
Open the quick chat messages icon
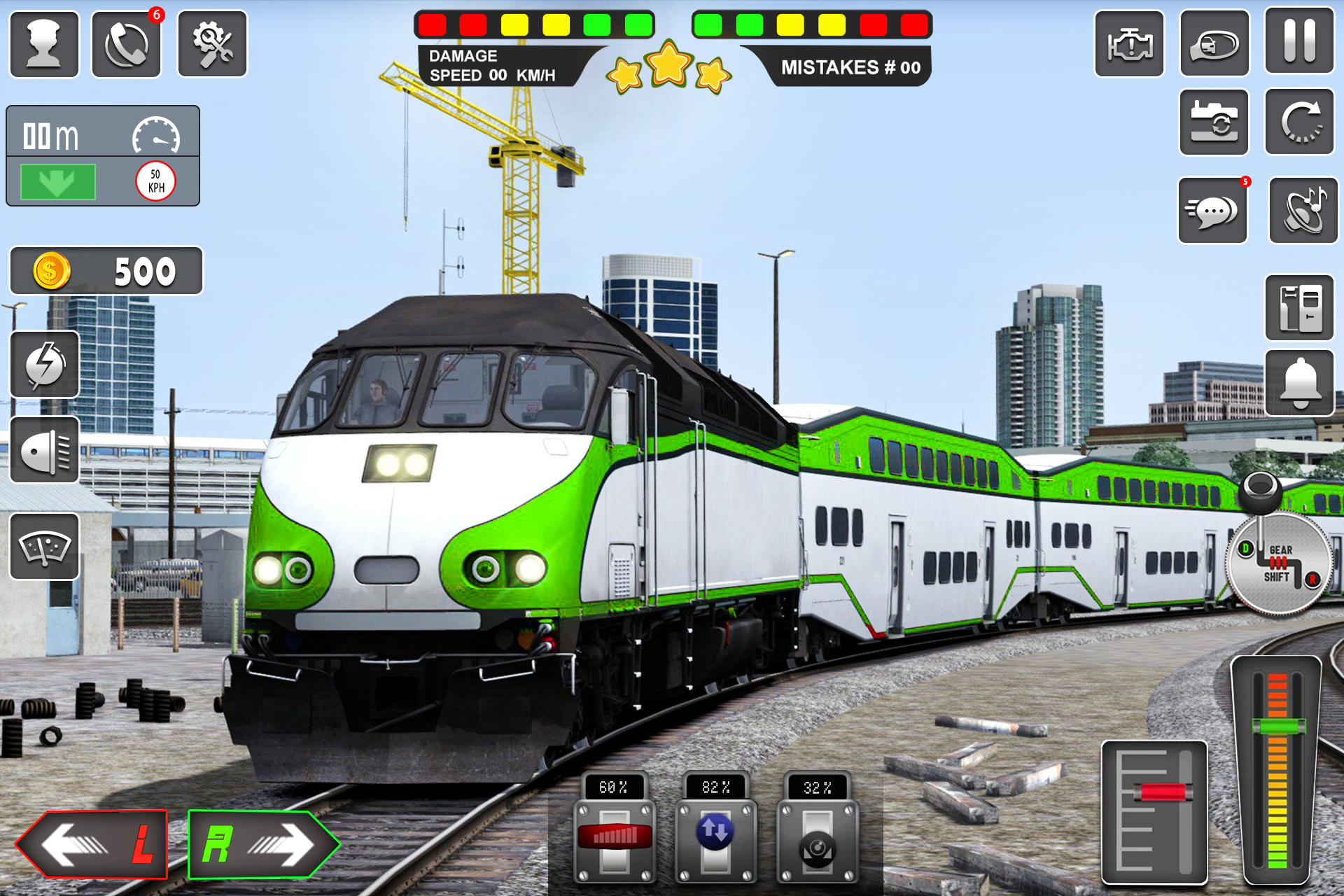point(1213,209)
